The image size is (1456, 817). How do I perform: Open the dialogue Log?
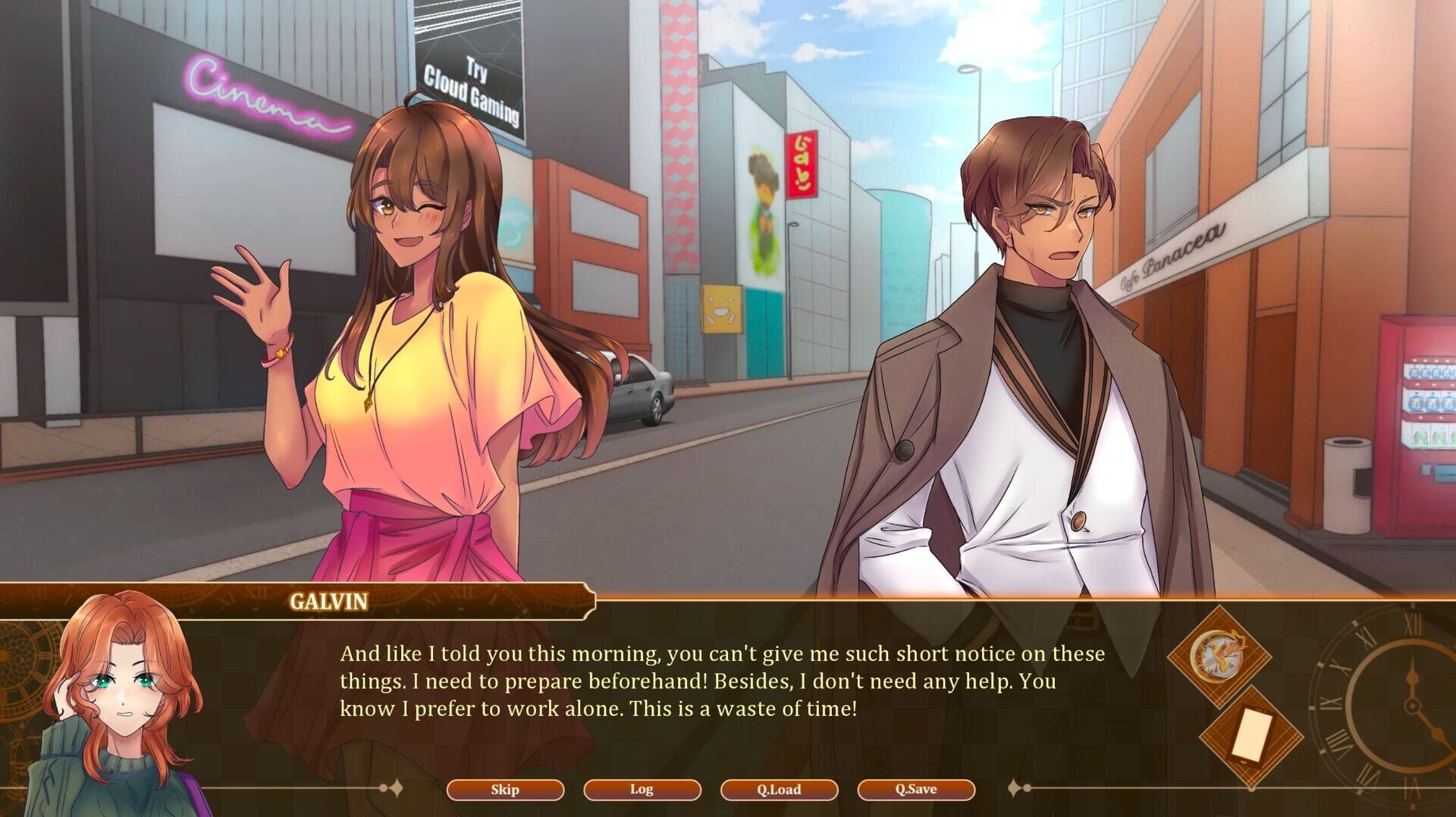coord(642,790)
